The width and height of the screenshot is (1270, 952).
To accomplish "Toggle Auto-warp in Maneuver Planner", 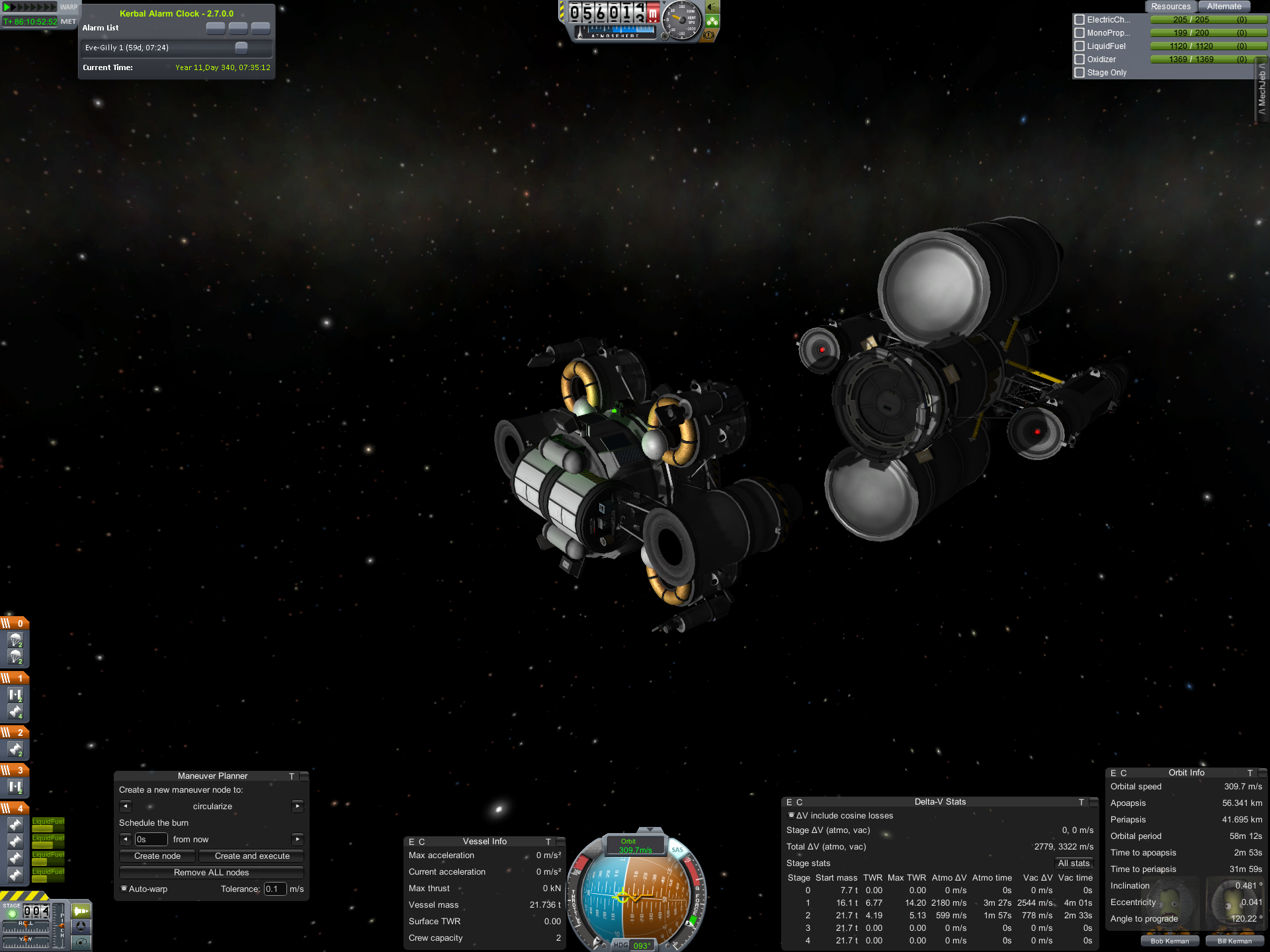I will [124, 889].
